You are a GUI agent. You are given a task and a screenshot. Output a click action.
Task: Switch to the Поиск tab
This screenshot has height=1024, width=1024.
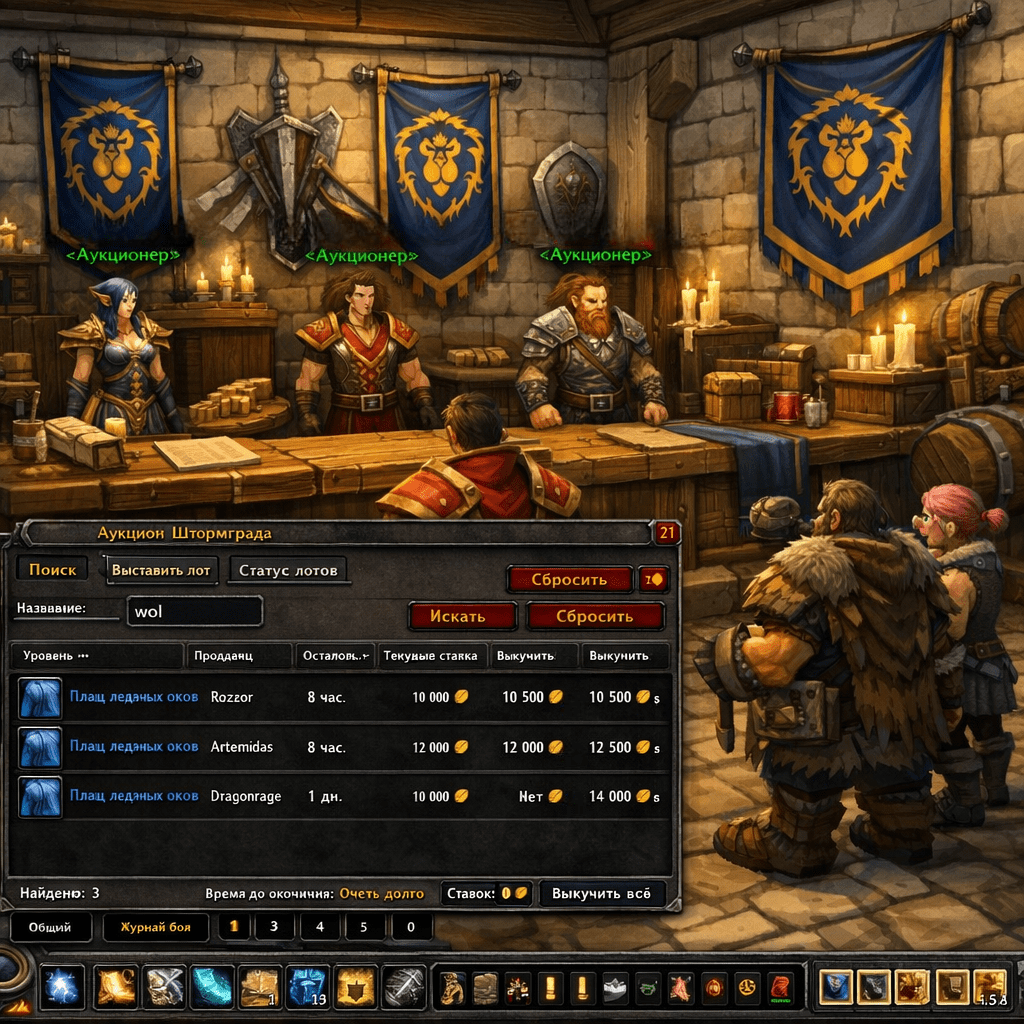[x=52, y=570]
